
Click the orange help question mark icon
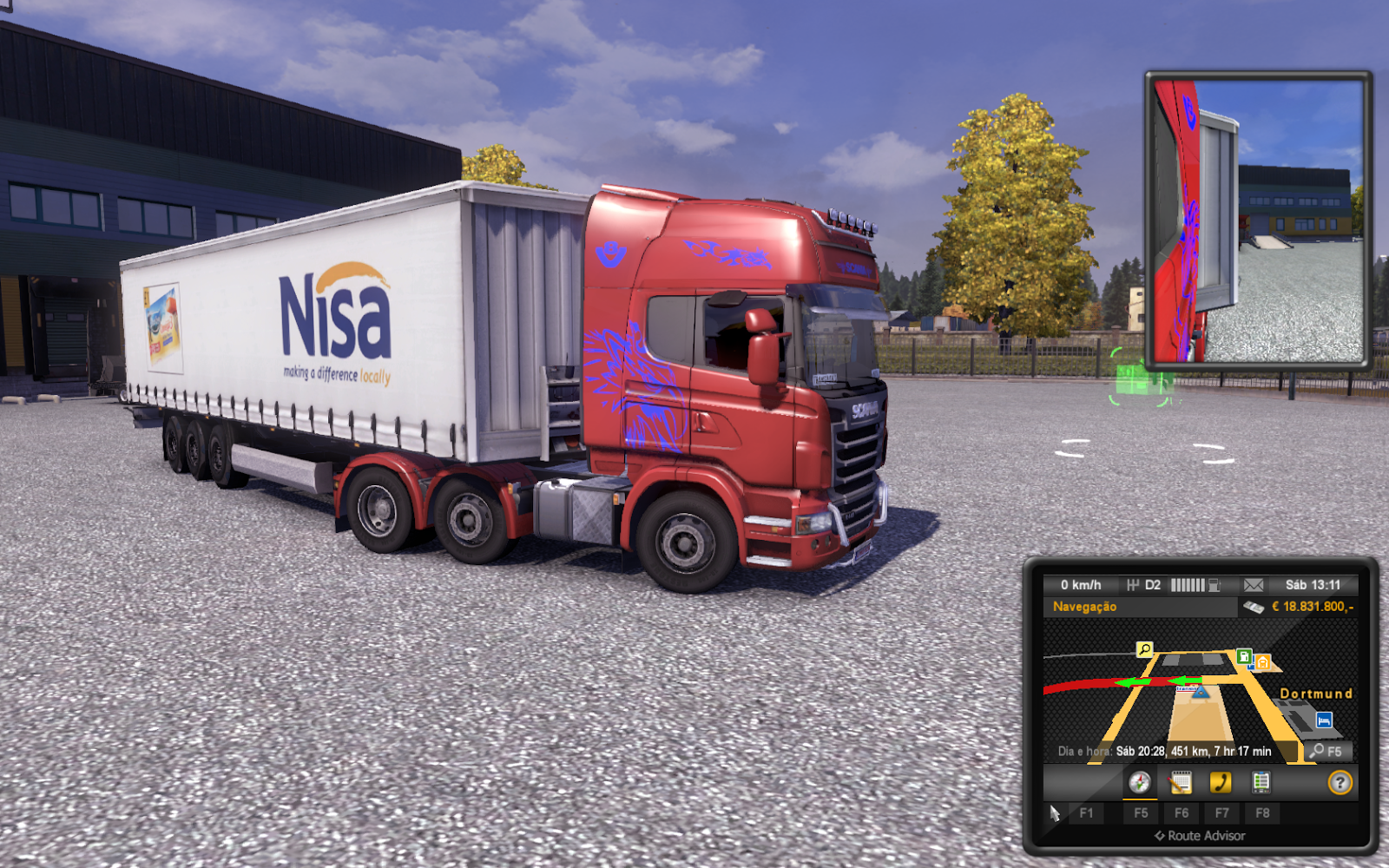point(1340,781)
